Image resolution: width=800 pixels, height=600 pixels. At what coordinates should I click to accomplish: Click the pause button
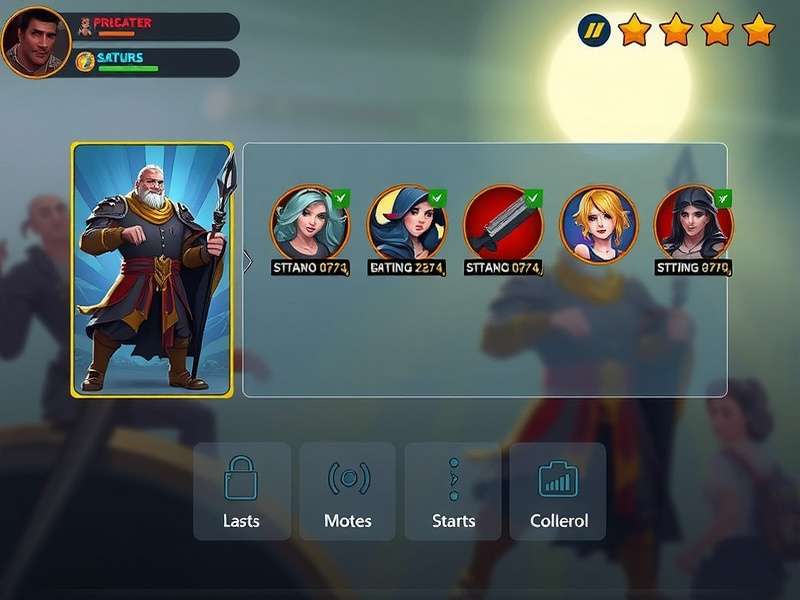point(594,31)
